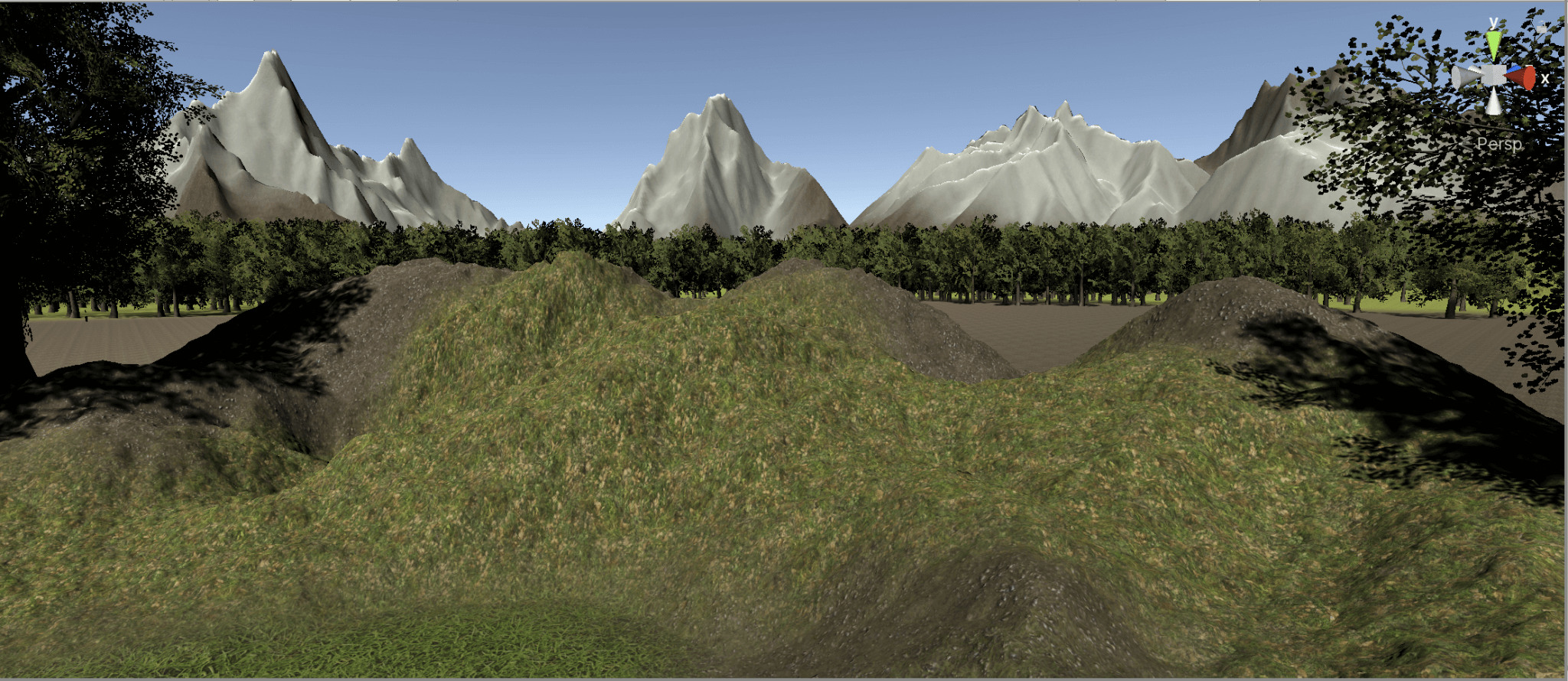1568x681 pixels.
Task: Click the white downward negative Y cone of the gizmo
Action: click(x=1493, y=103)
